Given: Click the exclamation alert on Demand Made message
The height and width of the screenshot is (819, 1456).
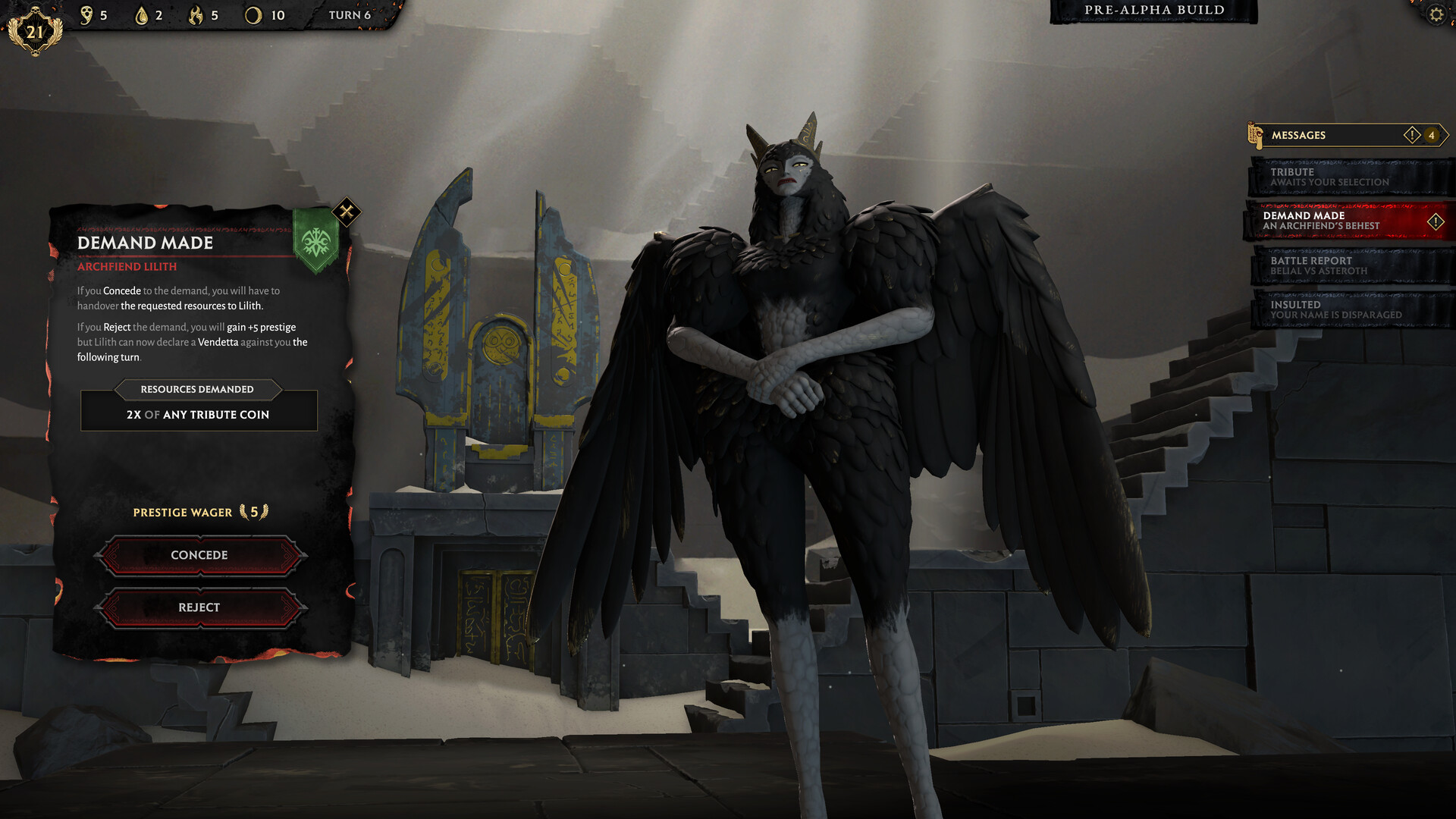Looking at the screenshot, I should point(1437,221).
